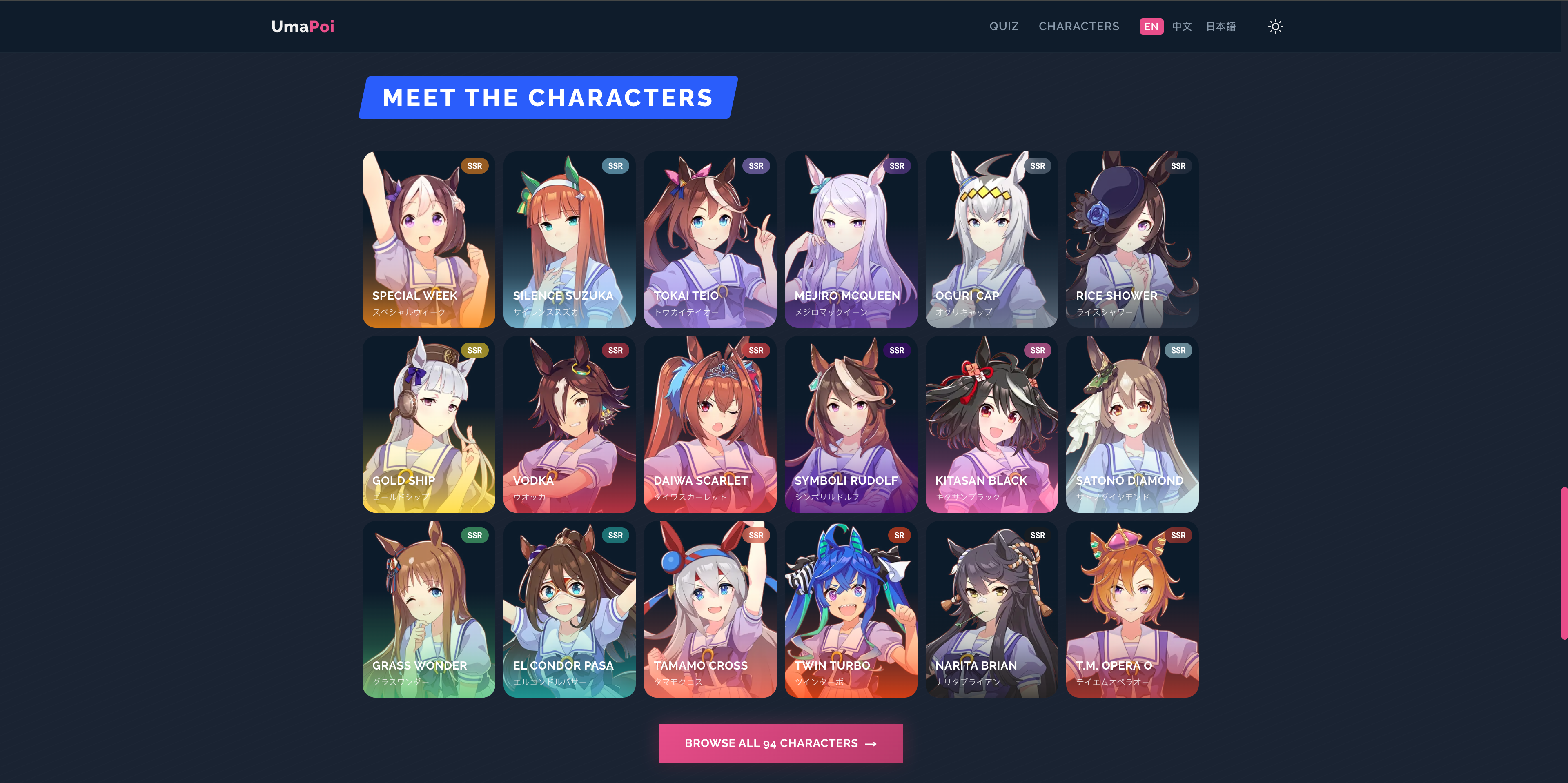1568x783 pixels.
Task: Switch site language to 日本語
Action: coord(1221,26)
